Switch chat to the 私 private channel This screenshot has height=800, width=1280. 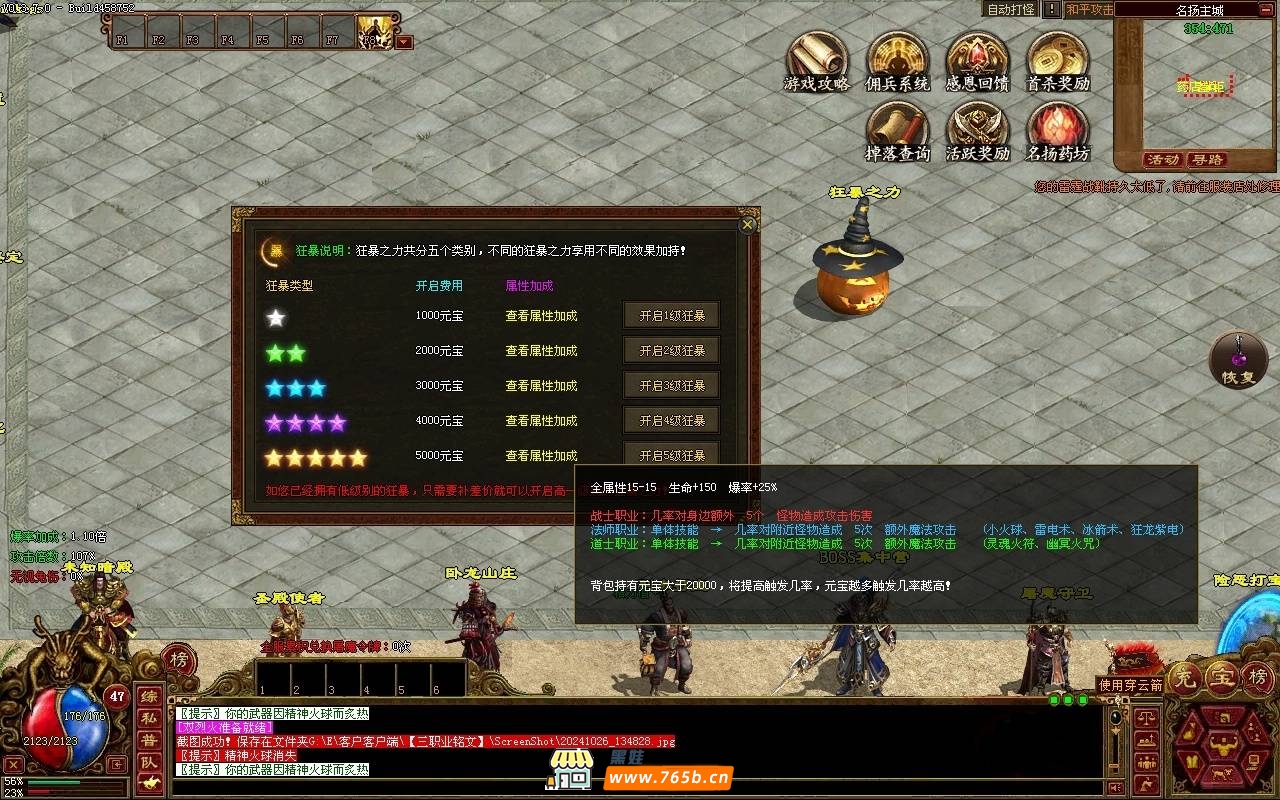click(x=148, y=718)
